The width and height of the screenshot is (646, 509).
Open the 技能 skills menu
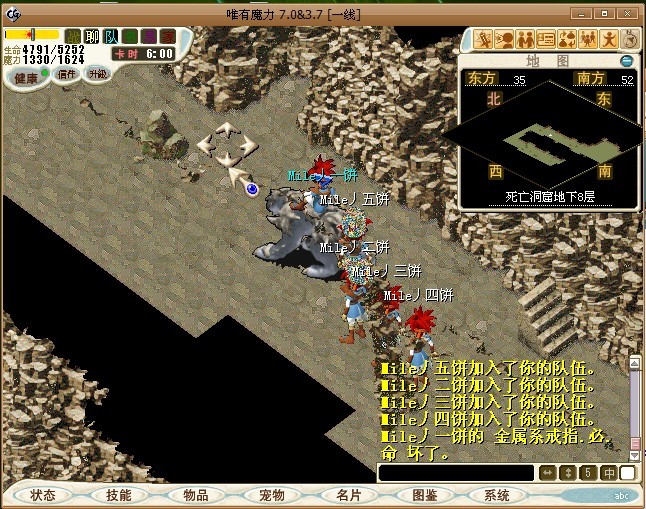(118, 495)
